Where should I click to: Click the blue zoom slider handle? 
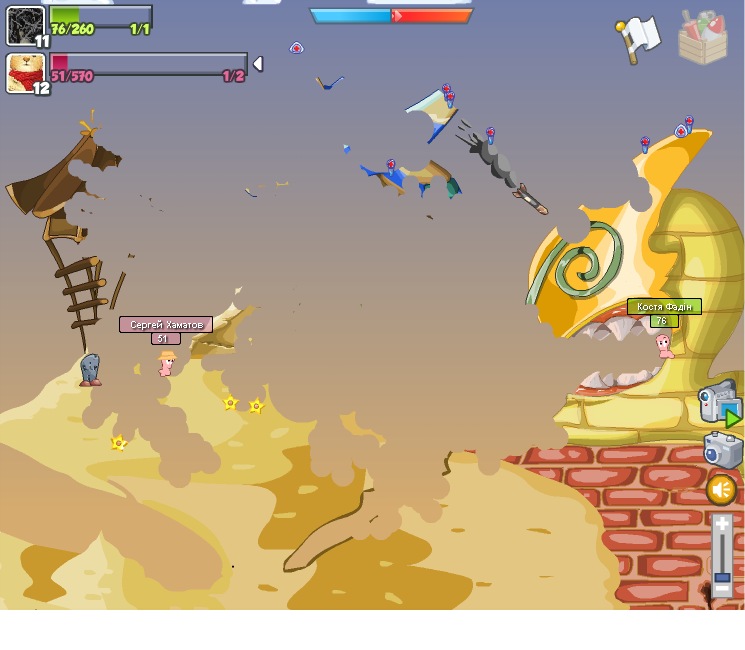(x=722, y=577)
